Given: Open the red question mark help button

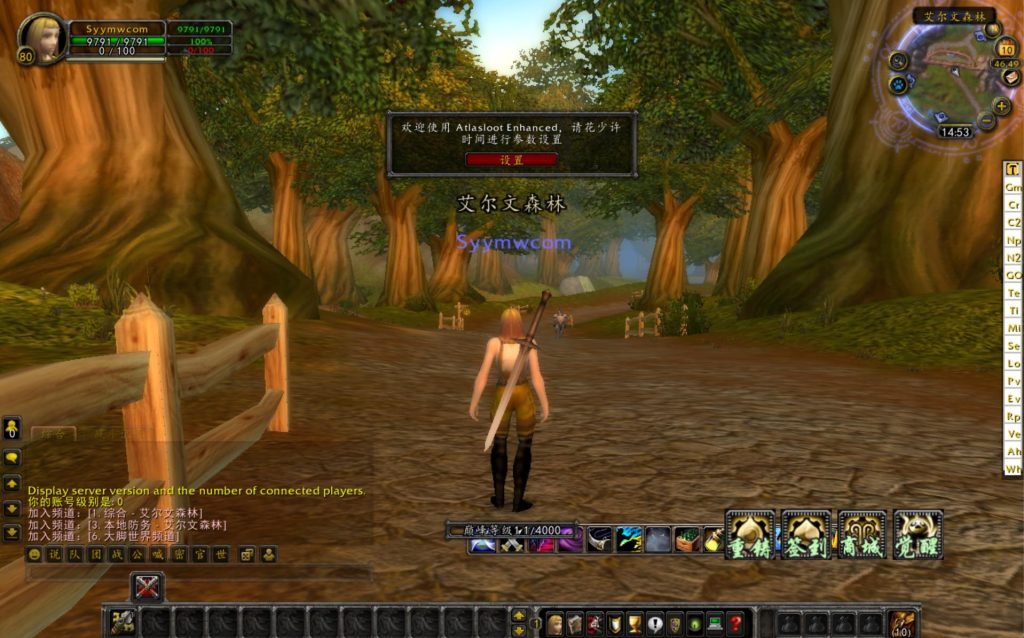Looking at the screenshot, I should tap(736, 624).
